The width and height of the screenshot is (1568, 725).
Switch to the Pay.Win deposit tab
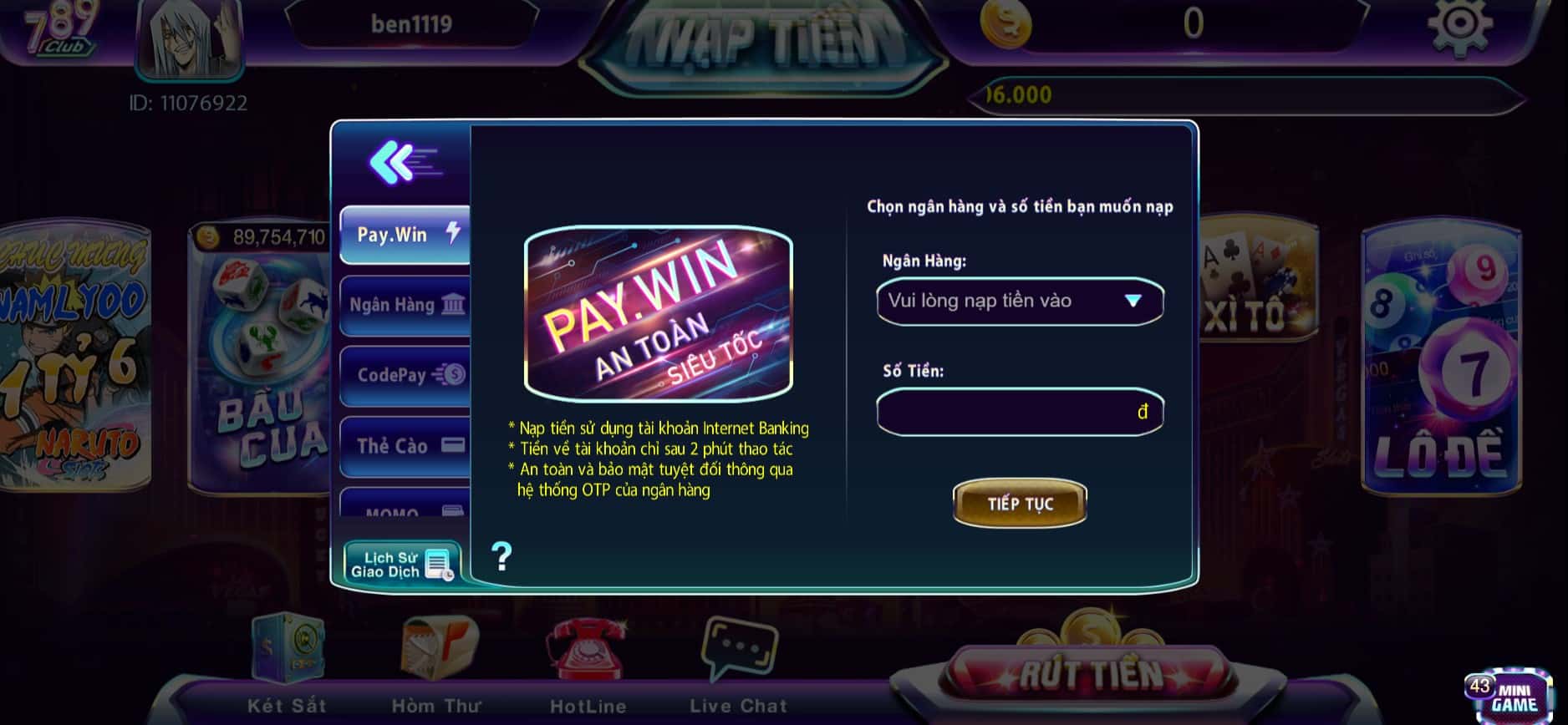405,235
